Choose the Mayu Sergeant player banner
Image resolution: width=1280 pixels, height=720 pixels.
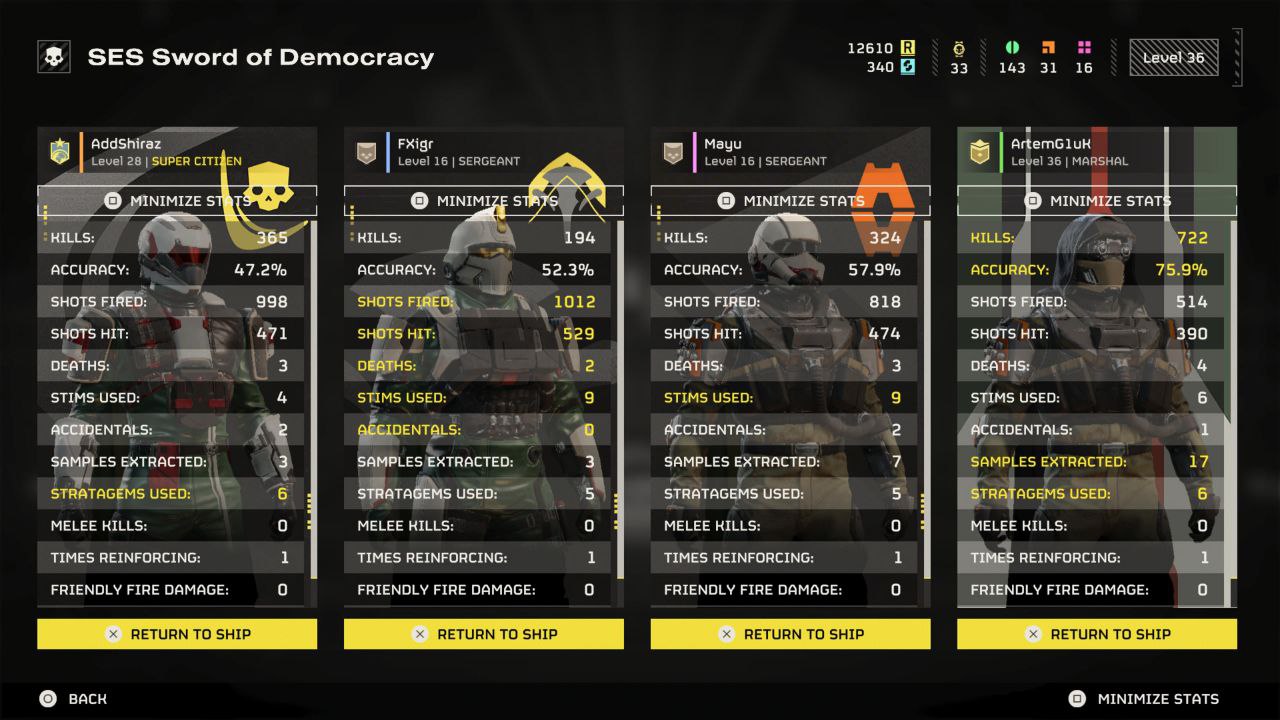pos(790,152)
